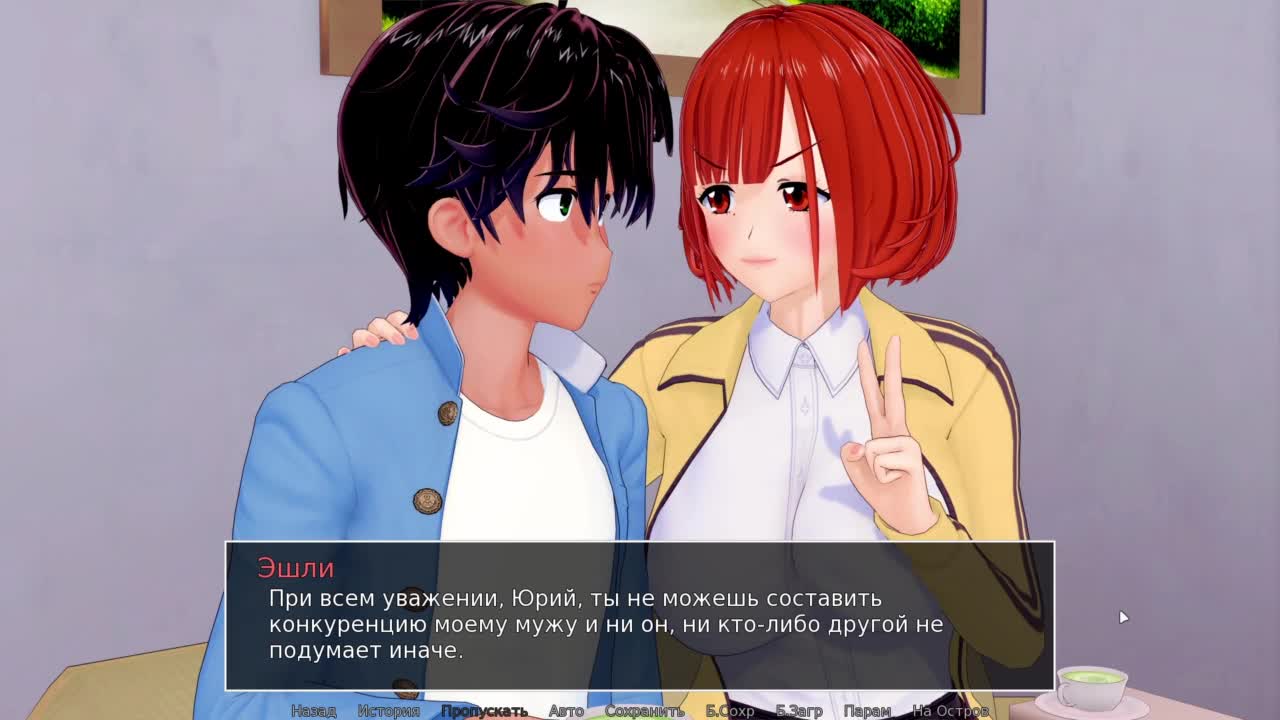Screen dimensions: 1280x720
Task: Quick load using Б.Загр
Action: pyautogui.click(x=799, y=711)
